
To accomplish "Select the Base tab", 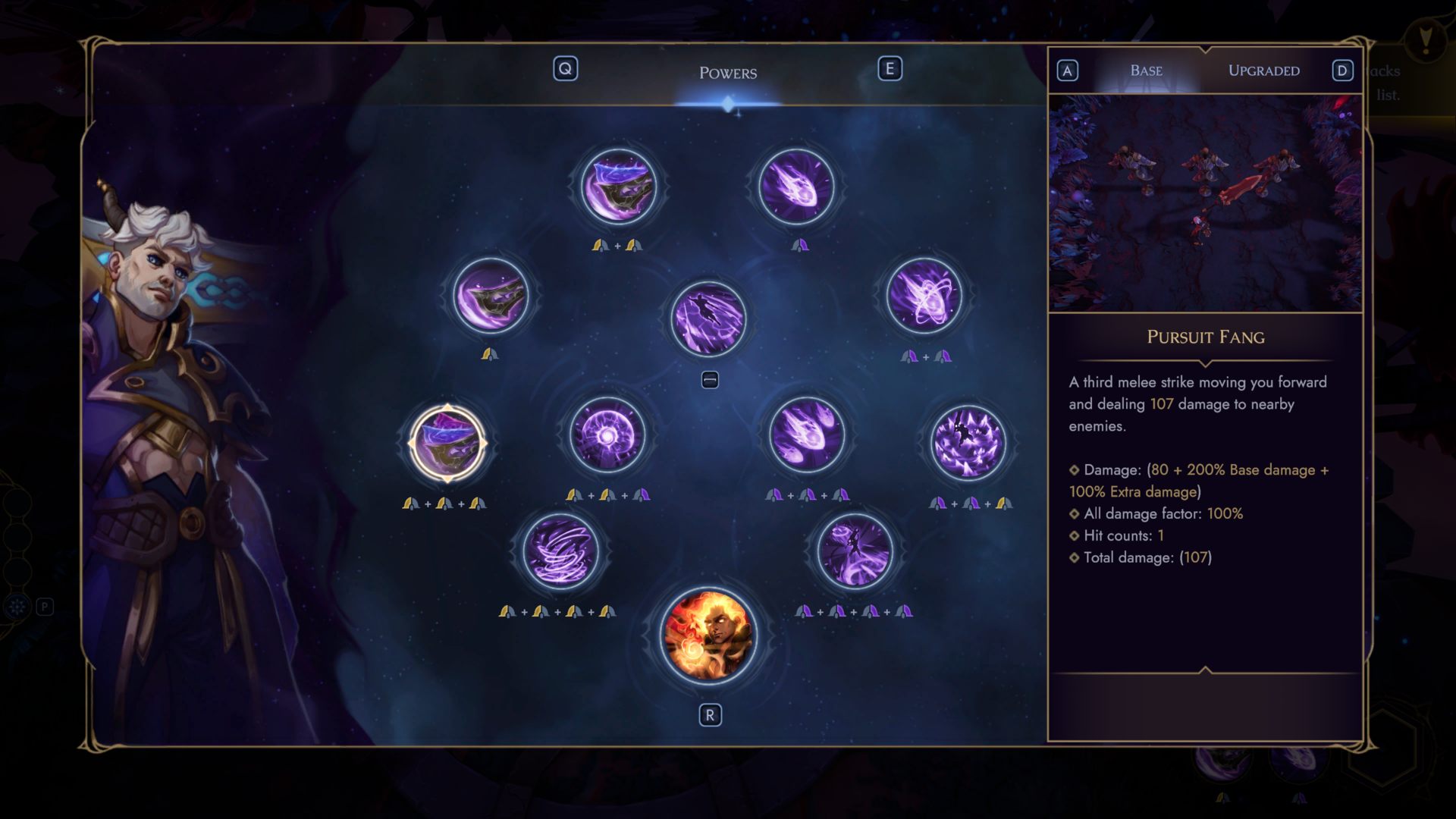I will pyautogui.click(x=1146, y=71).
